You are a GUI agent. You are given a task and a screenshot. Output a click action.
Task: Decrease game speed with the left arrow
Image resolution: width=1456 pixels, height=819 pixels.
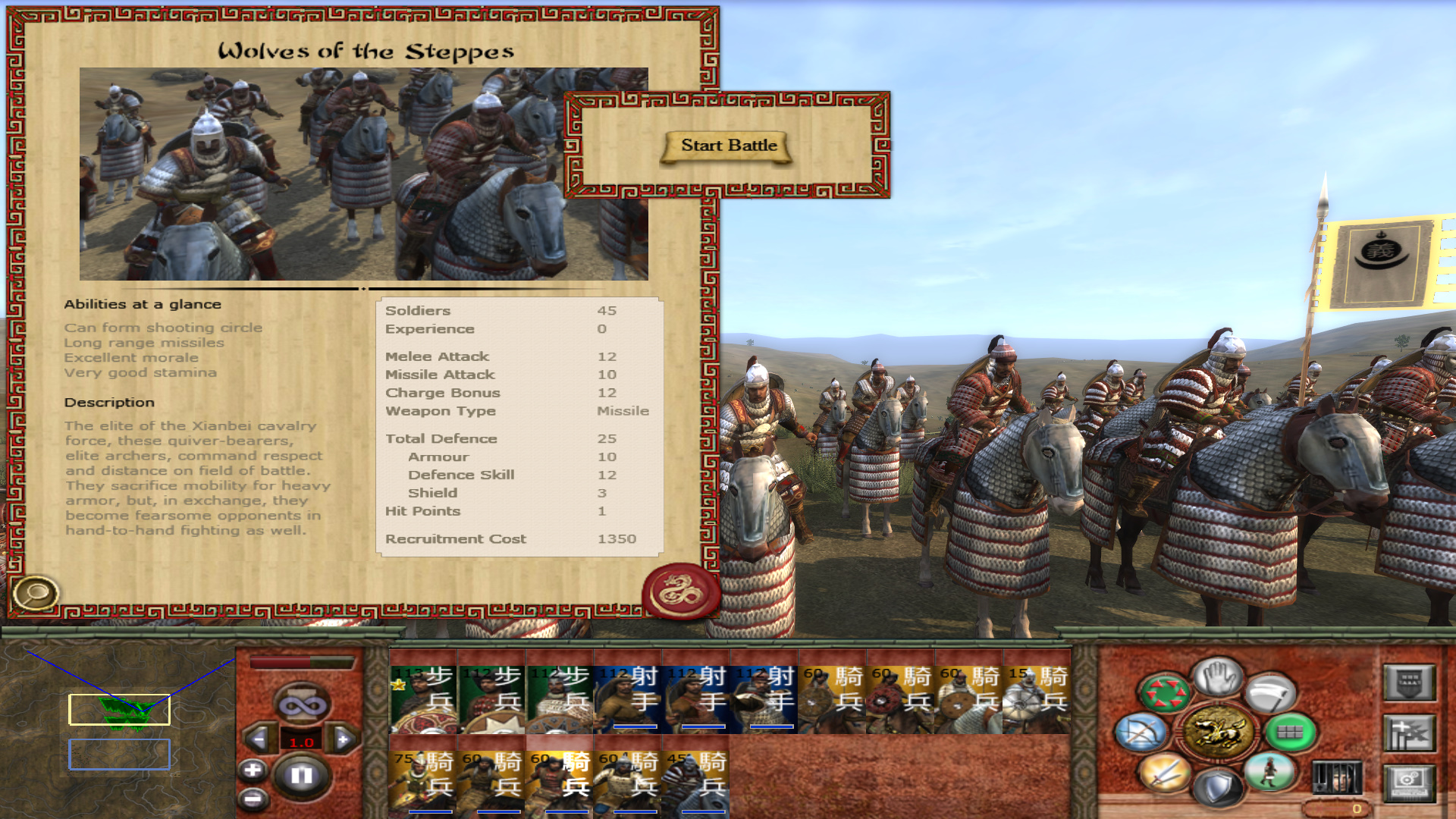259,739
